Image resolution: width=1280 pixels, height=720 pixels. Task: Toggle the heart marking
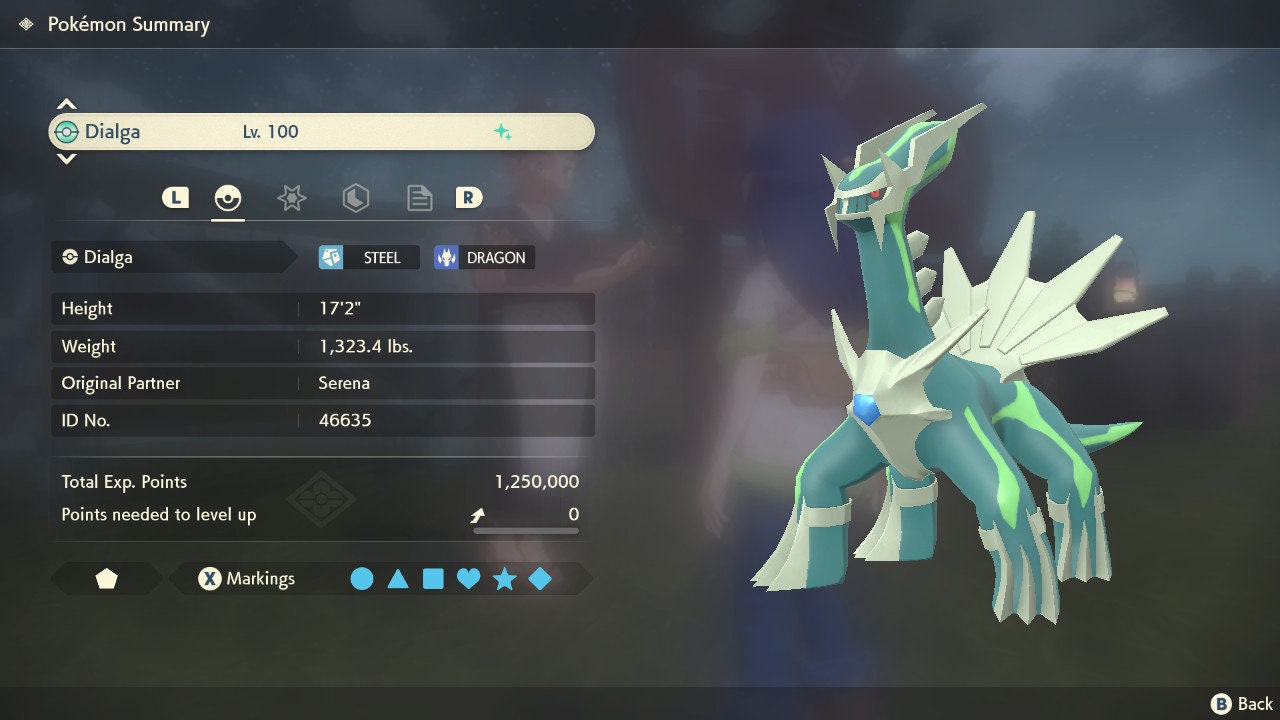[x=468, y=579]
